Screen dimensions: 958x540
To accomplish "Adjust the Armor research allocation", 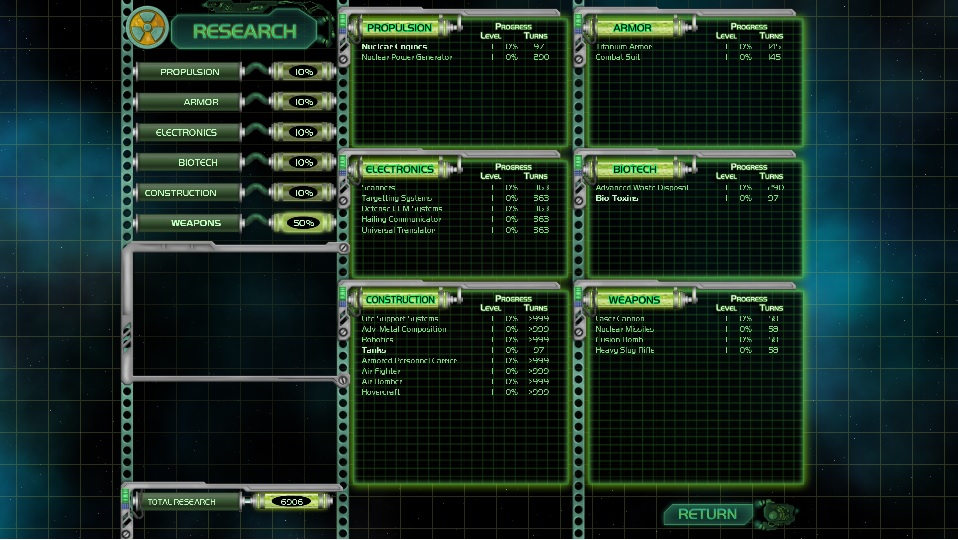I will 234,102.
